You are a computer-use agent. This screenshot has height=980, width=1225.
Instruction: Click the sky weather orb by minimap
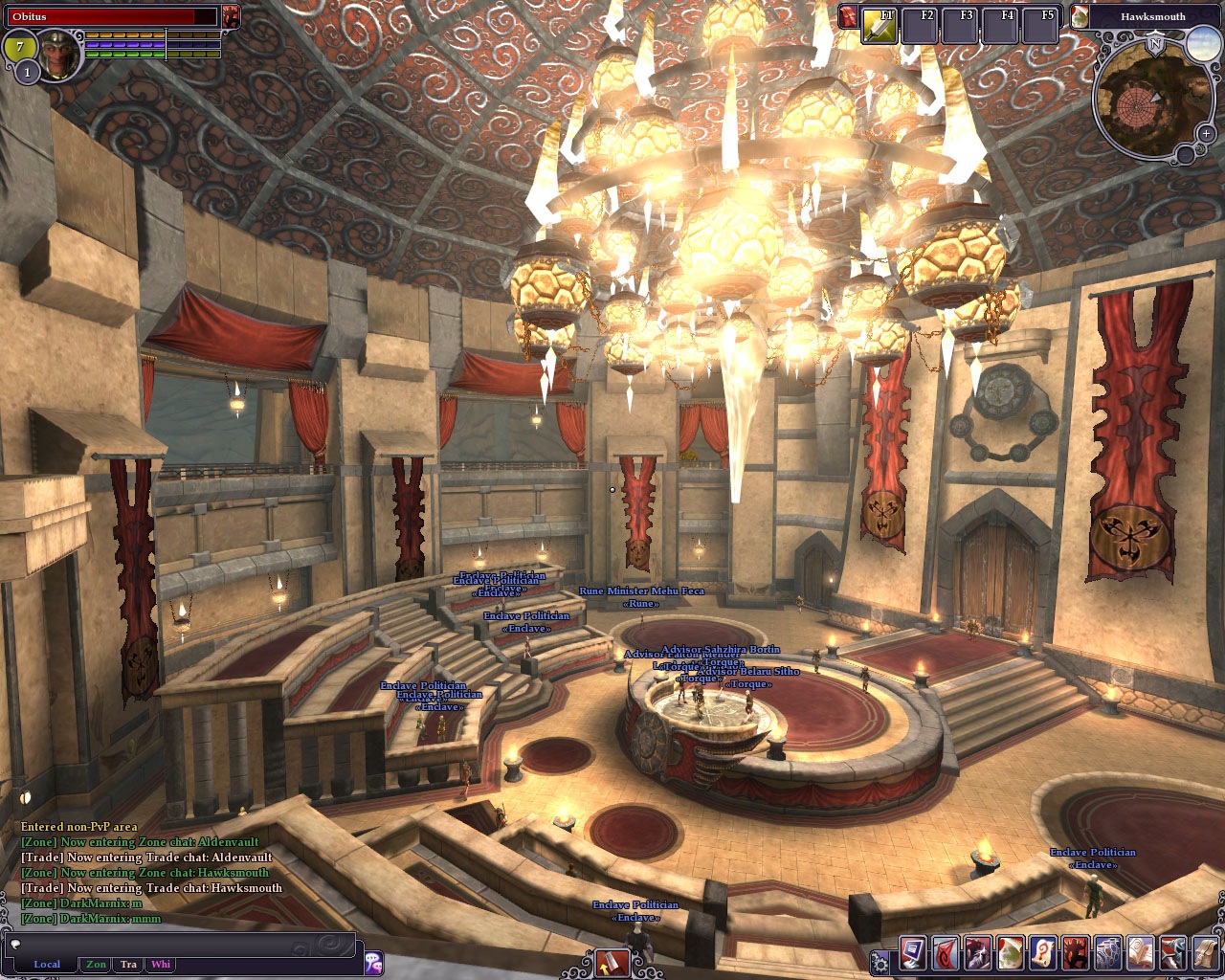click(x=1202, y=44)
